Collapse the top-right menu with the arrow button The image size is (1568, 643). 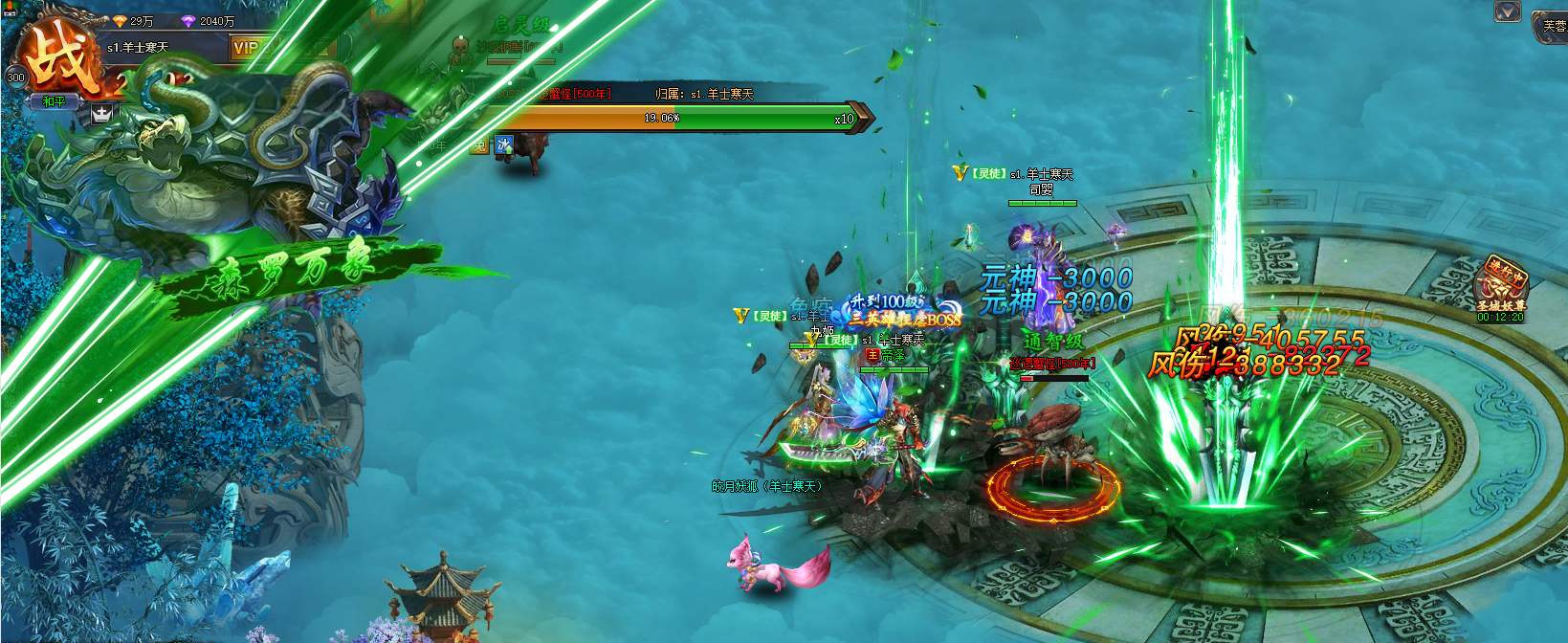point(1508,12)
